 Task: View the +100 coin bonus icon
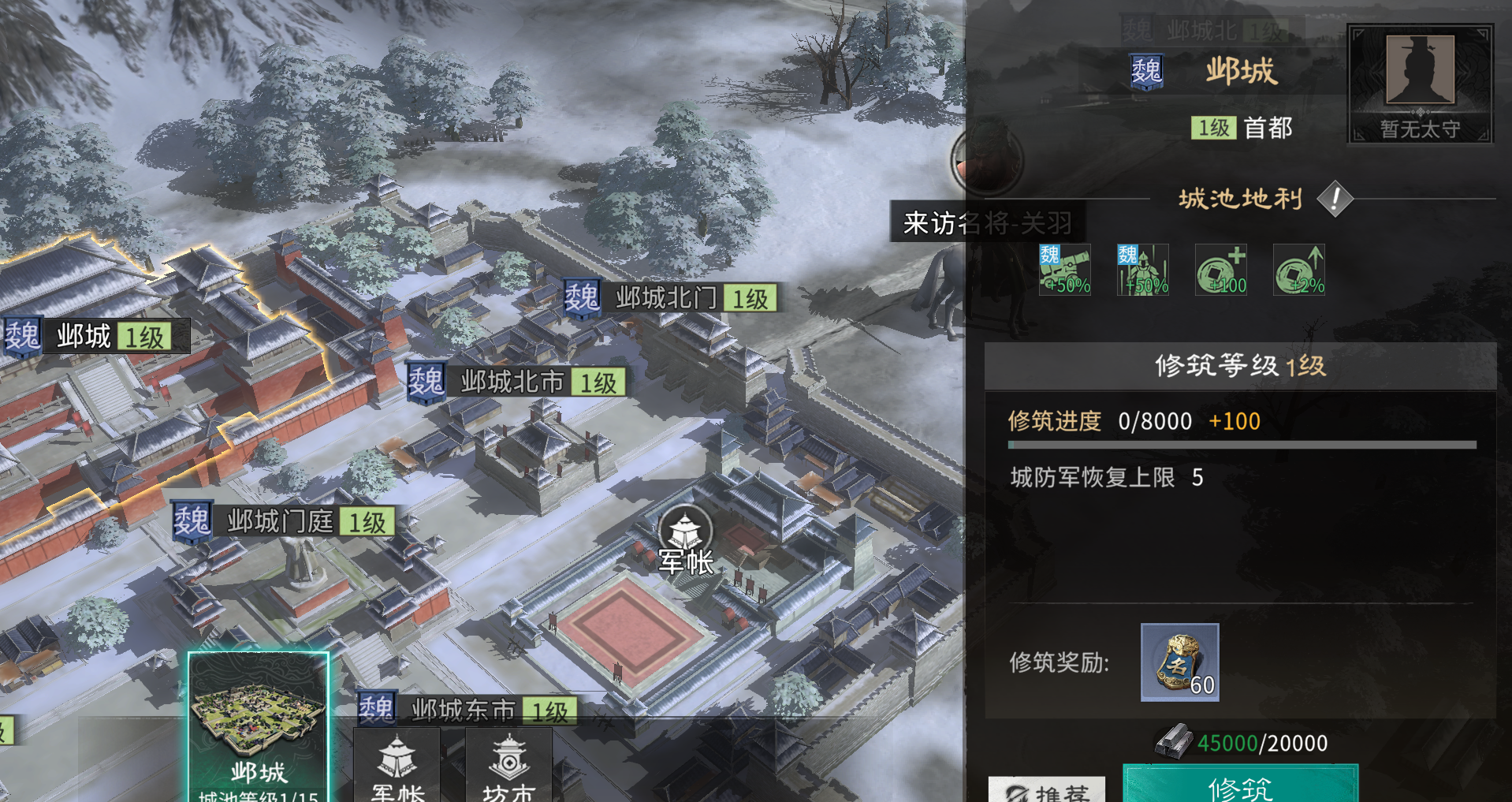1220,268
